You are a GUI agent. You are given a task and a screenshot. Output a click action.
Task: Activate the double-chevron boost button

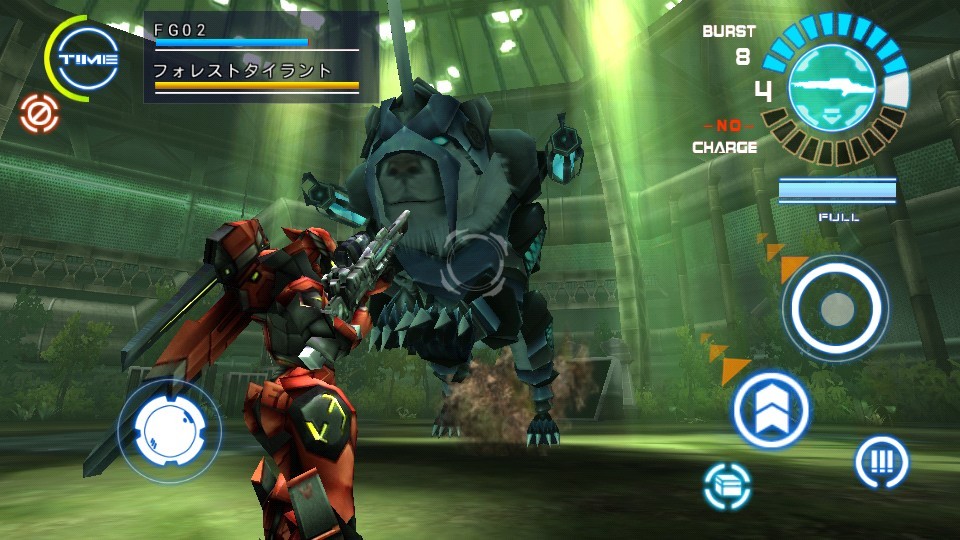coord(771,409)
